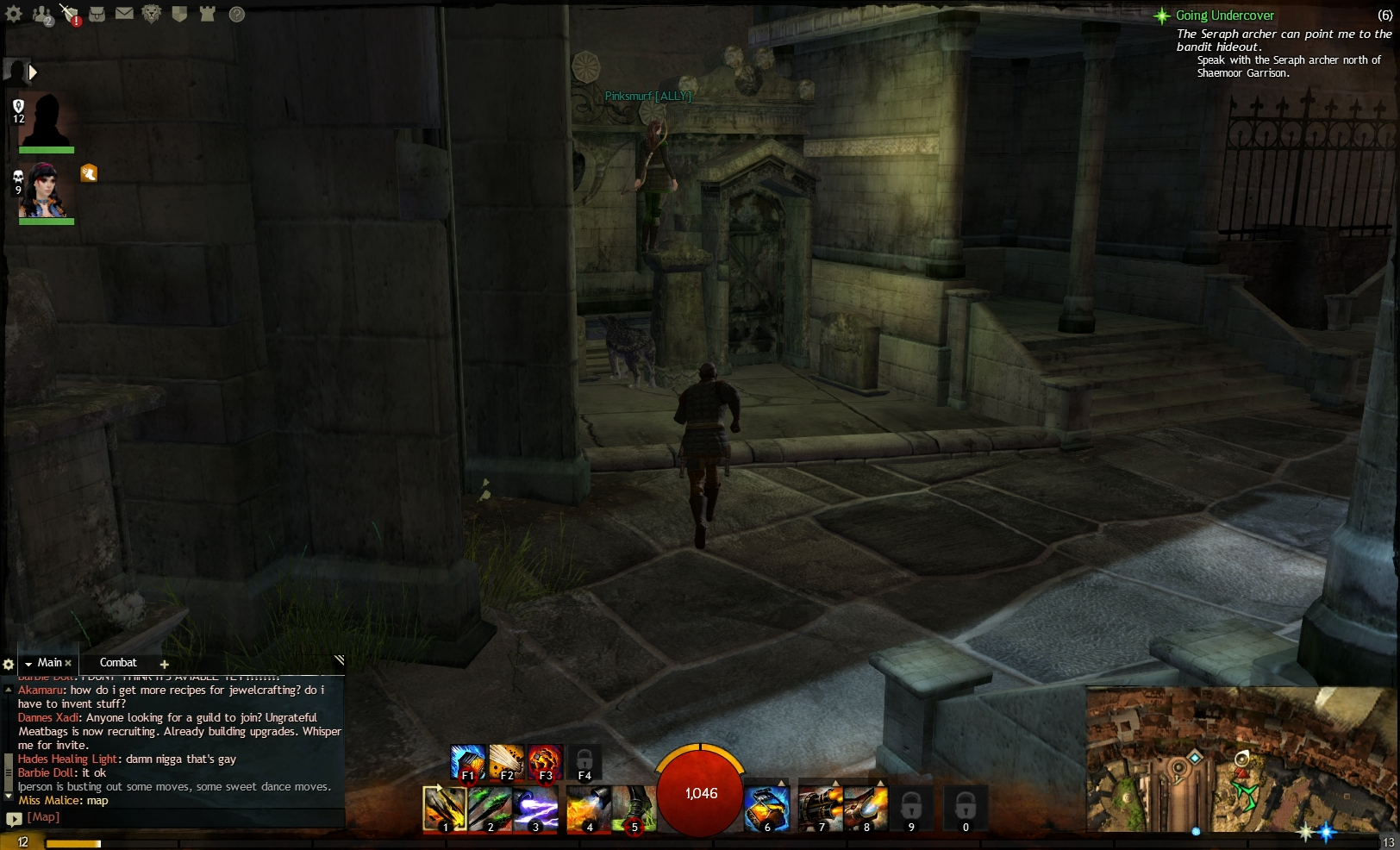Open the Guild panel shield icon
This screenshot has width=1400, height=850.
(x=179, y=15)
